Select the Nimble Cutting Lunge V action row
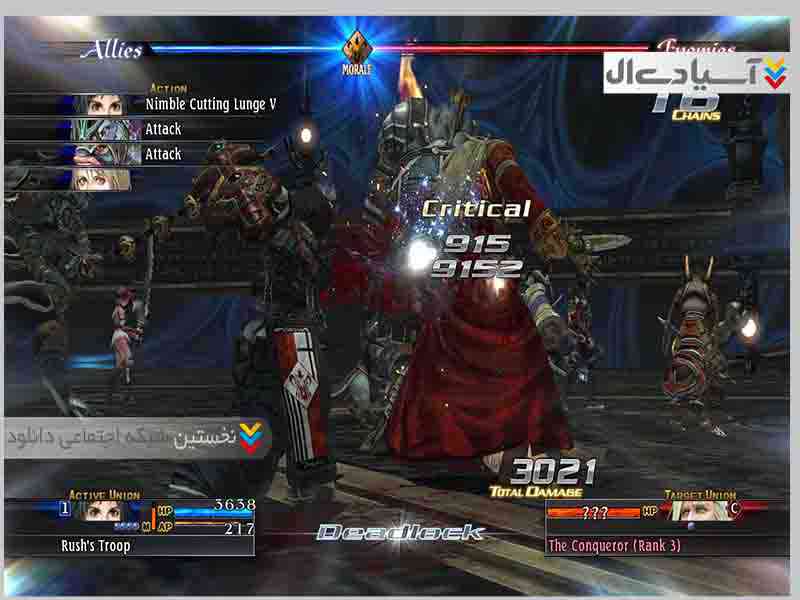 210,104
